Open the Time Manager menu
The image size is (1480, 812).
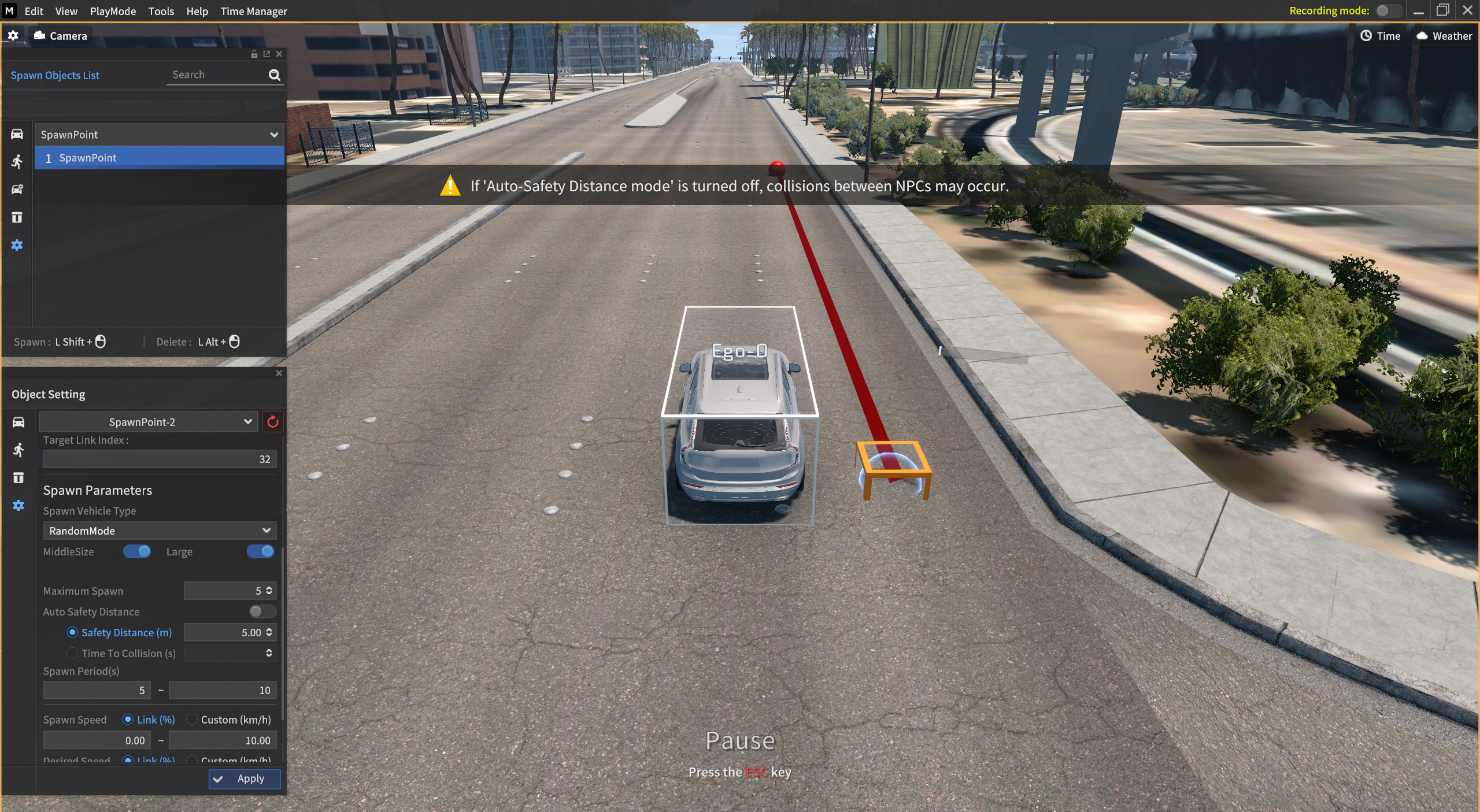pos(253,11)
